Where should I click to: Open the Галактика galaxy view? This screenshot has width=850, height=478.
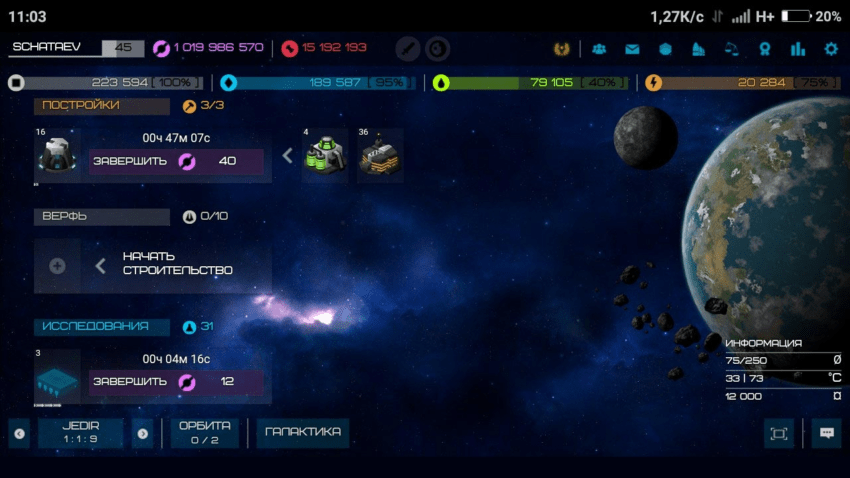click(303, 432)
